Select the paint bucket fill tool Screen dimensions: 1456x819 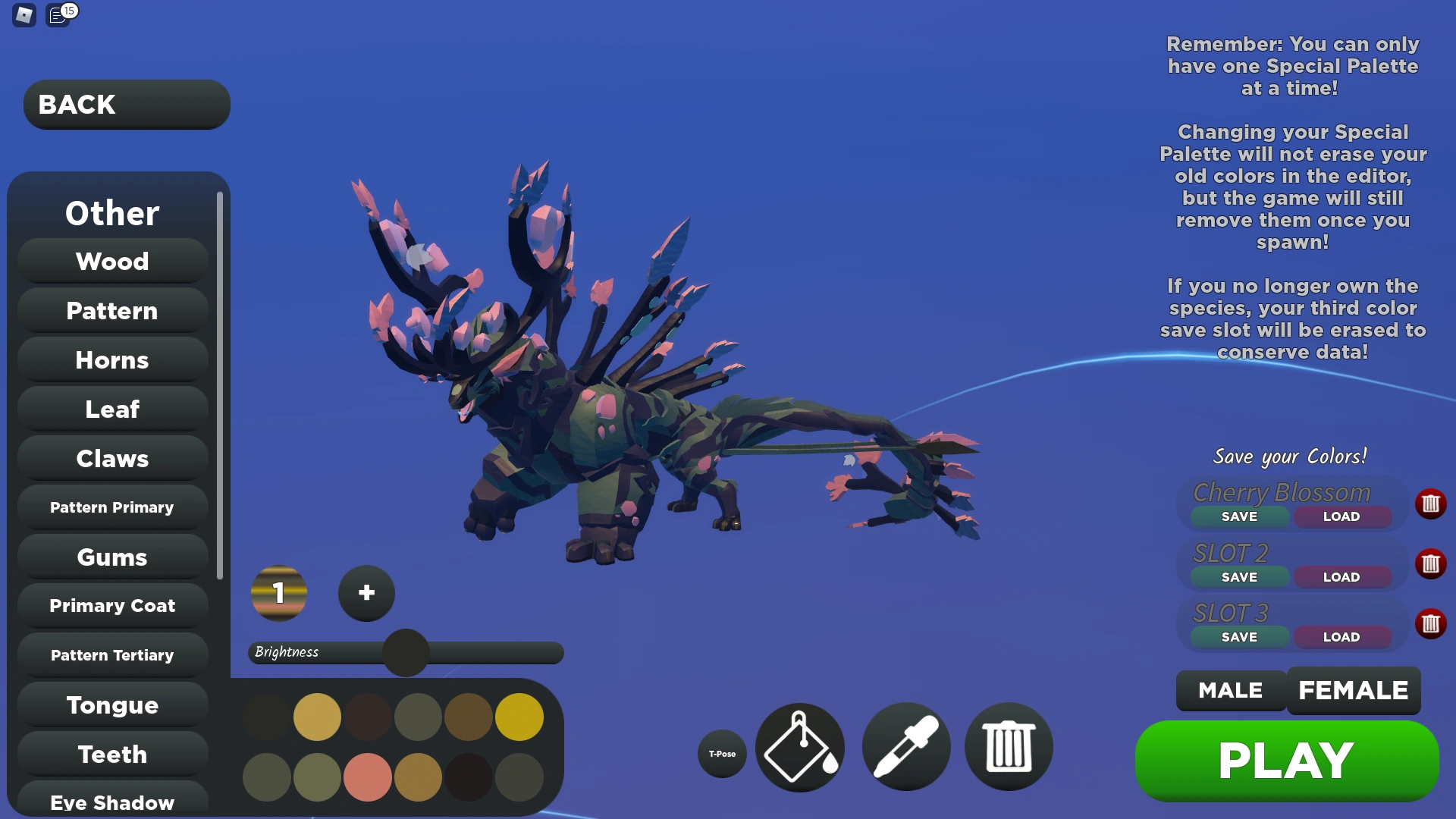799,747
